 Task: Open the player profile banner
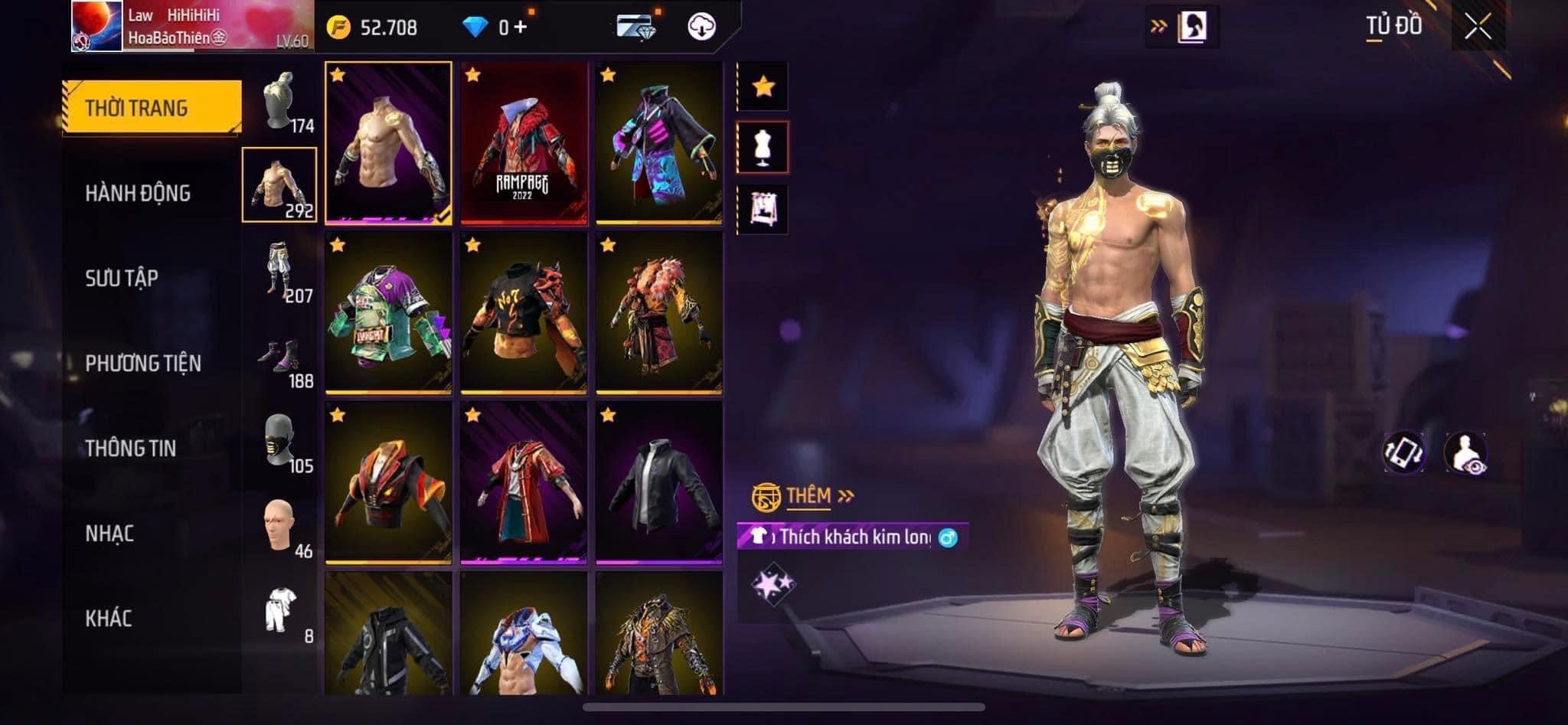(192, 27)
